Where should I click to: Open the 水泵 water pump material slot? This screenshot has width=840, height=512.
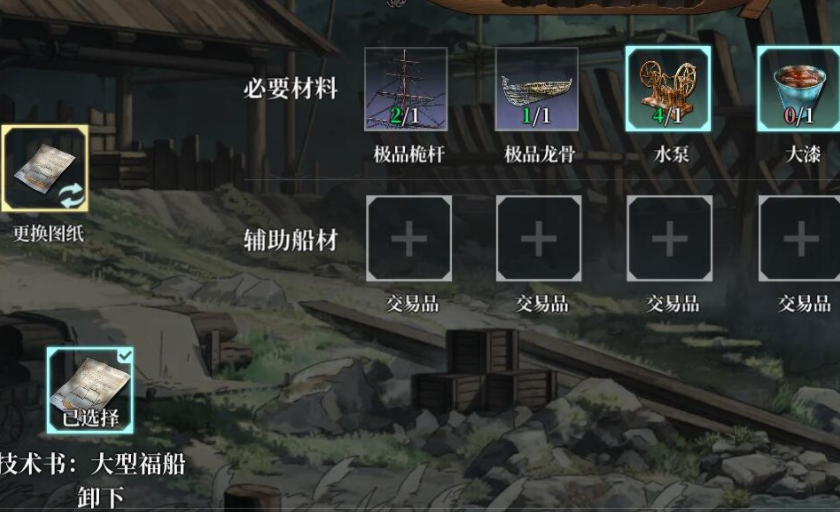point(669,89)
